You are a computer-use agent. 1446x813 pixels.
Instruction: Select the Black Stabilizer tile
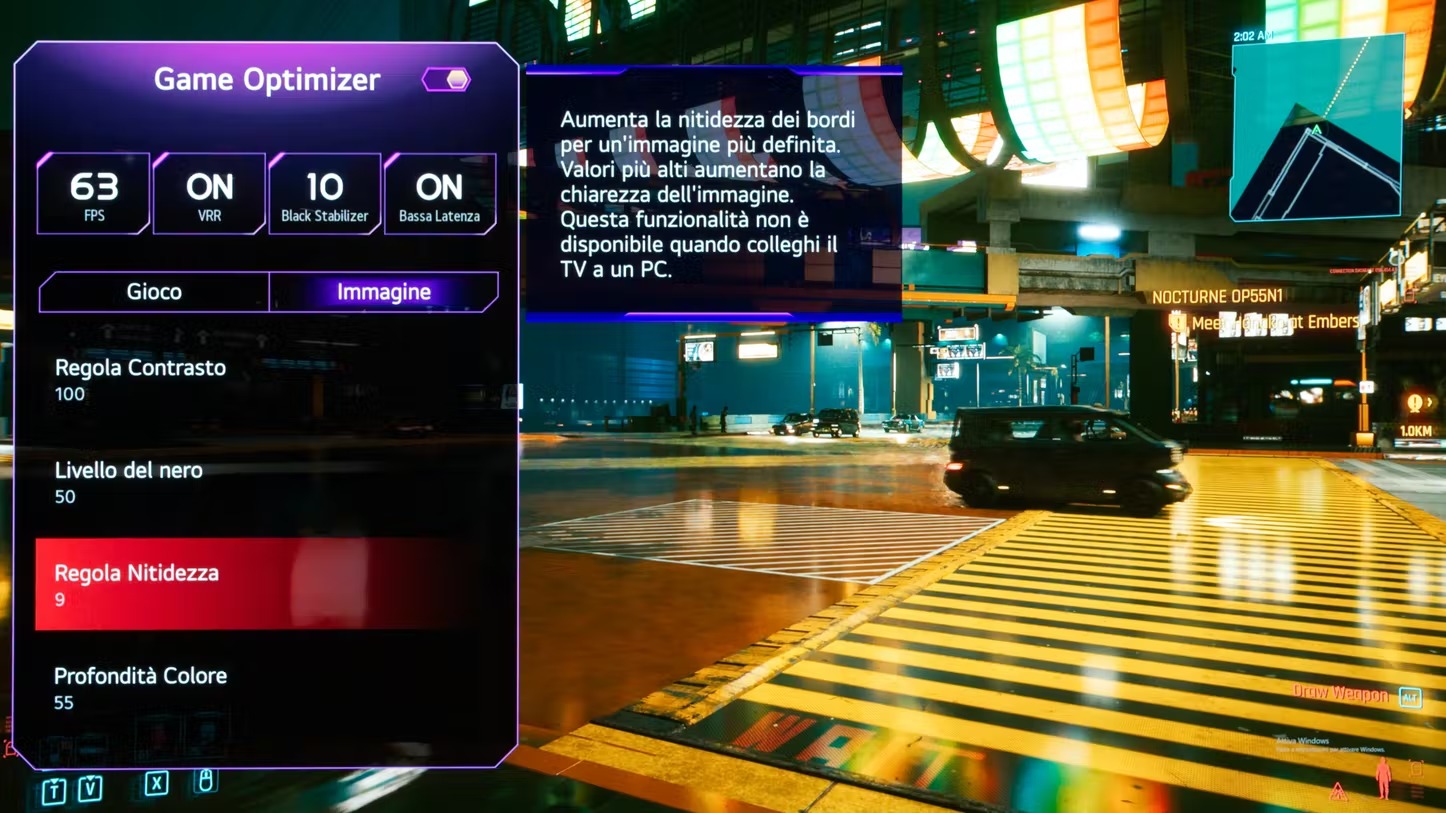click(324, 194)
